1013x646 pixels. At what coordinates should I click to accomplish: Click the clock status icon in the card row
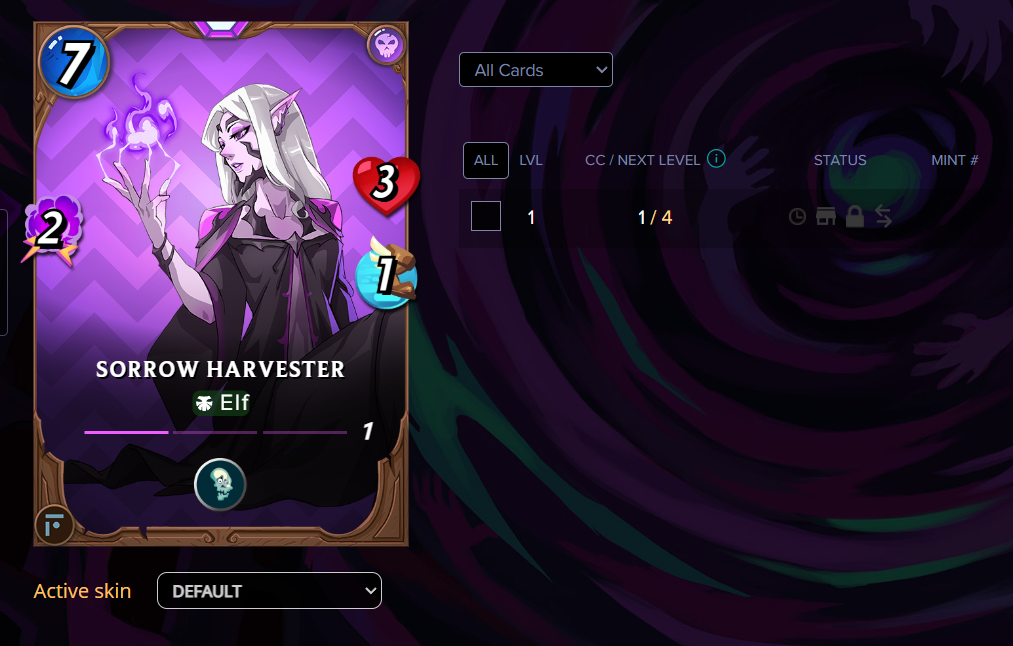coord(797,216)
